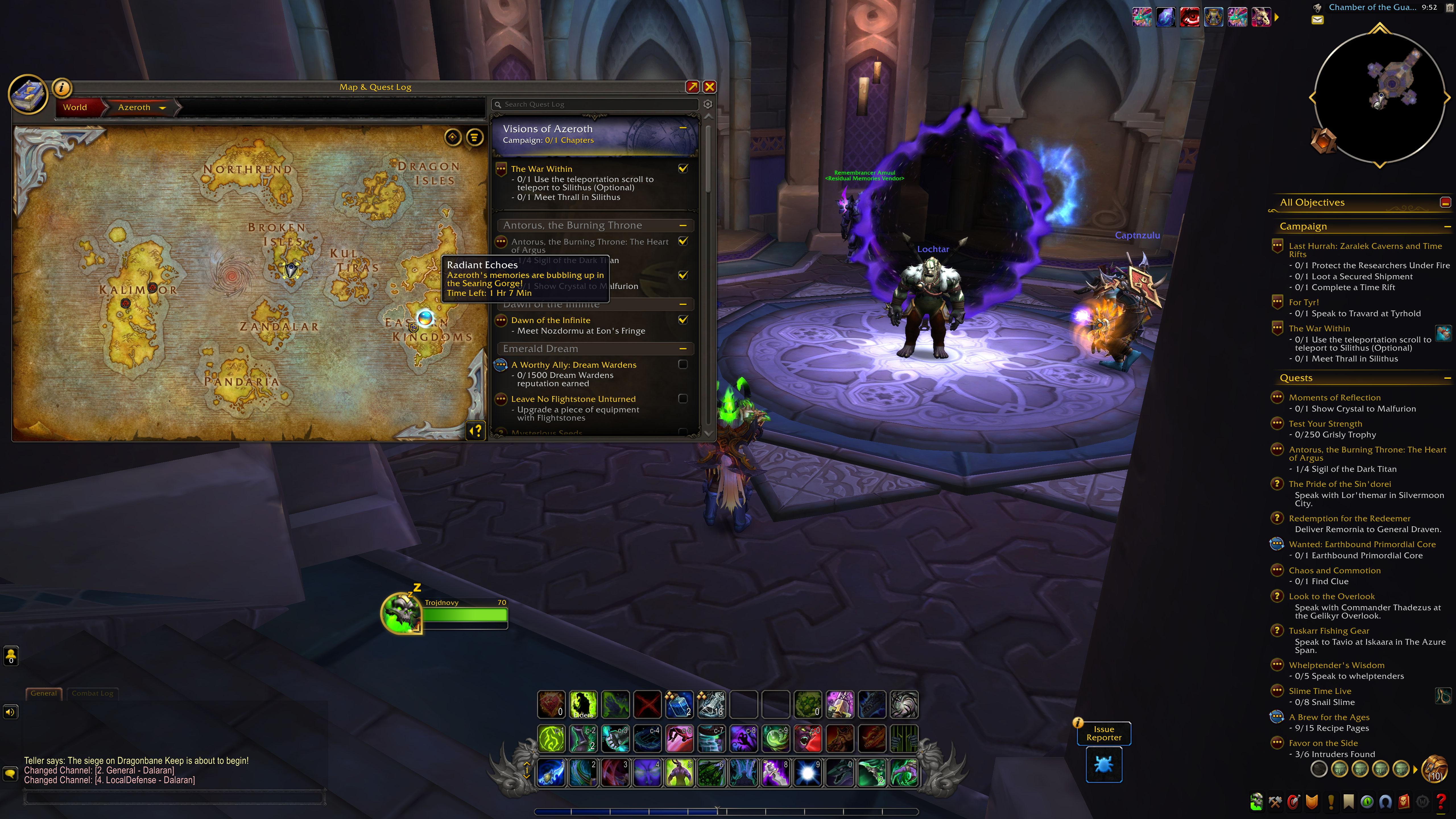Switch to the World map breadcrumb

(x=75, y=107)
